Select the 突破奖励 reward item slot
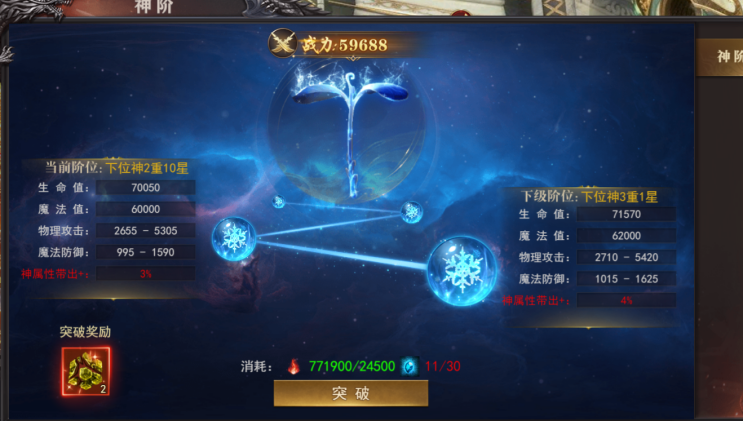The height and width of the screenshot is (422, 744). pyautogui.click(x=85, y=370)
